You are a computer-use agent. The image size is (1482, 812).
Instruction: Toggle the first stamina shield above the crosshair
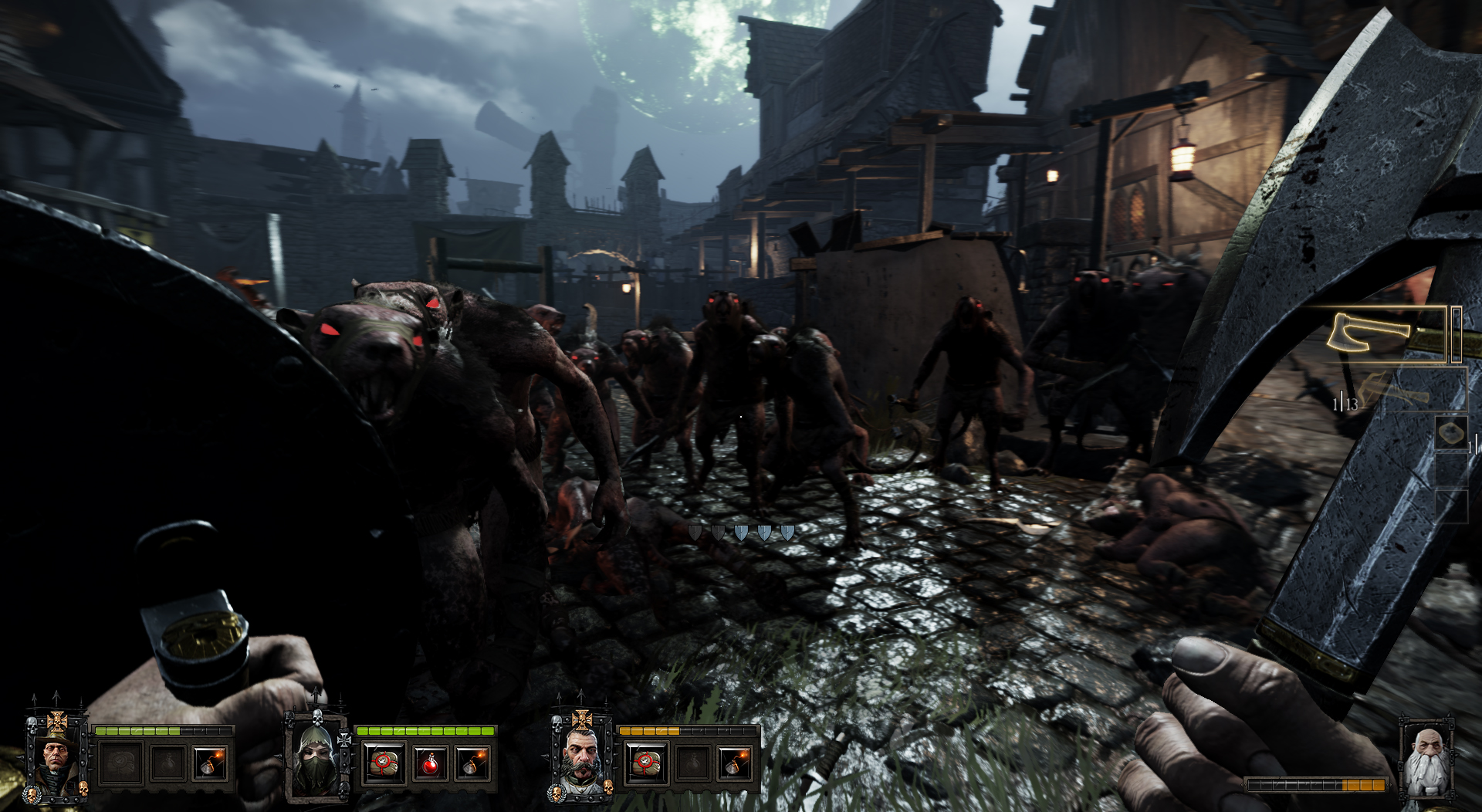(695, 531)
